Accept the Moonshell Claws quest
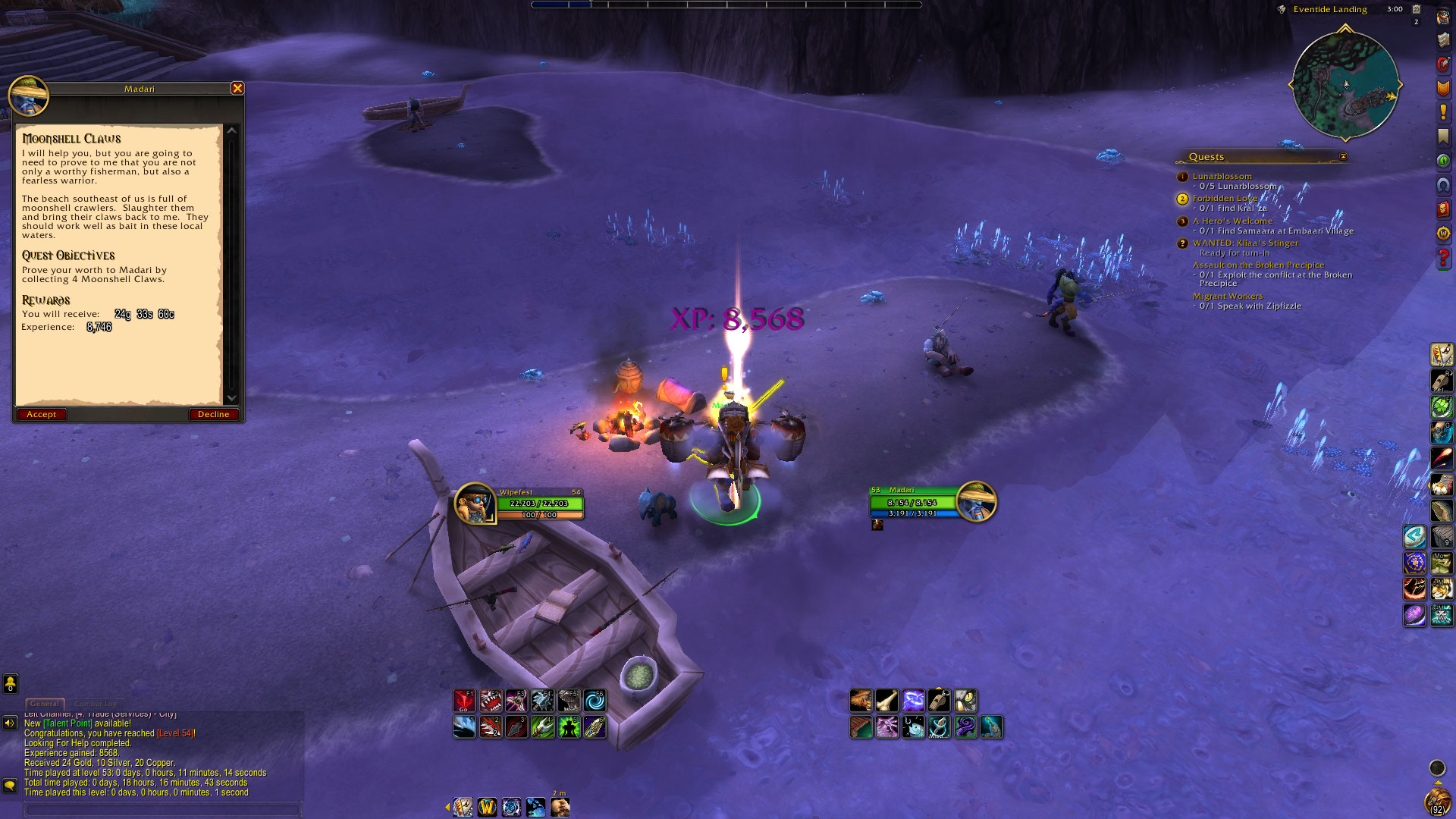Viewport: 1456px width, 819px height. tap(41, 414)
